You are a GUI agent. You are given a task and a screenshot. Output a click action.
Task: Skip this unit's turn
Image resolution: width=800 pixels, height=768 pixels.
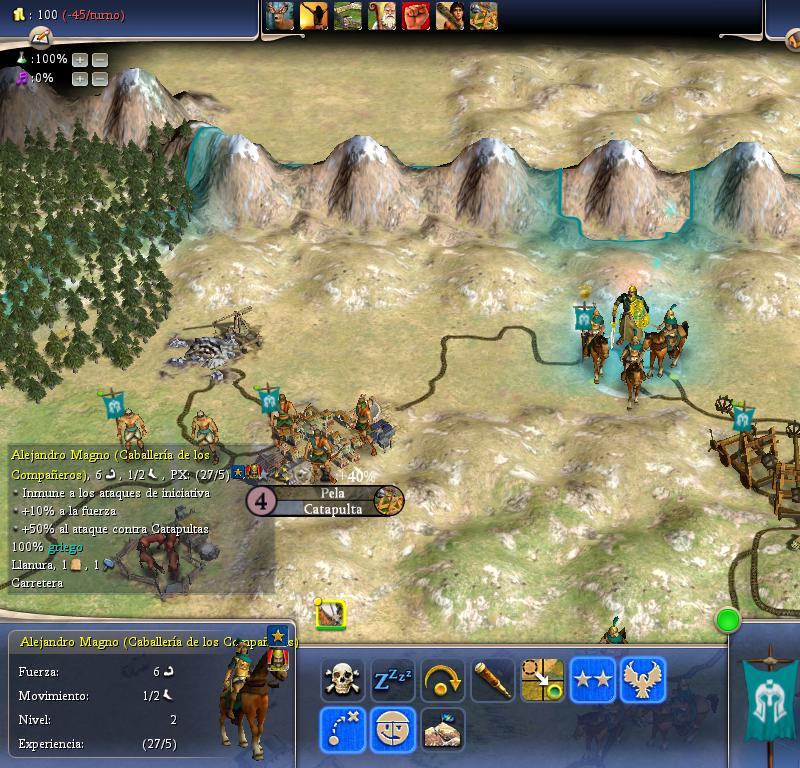442,680
